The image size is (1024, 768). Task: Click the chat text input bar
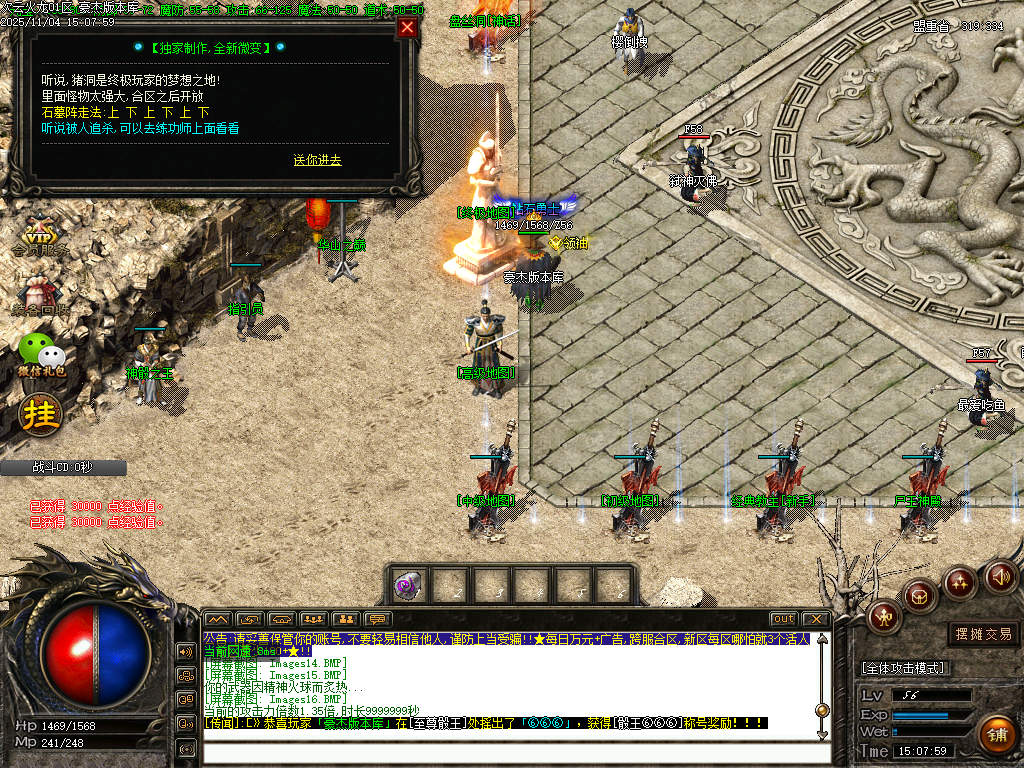[515, 752]
